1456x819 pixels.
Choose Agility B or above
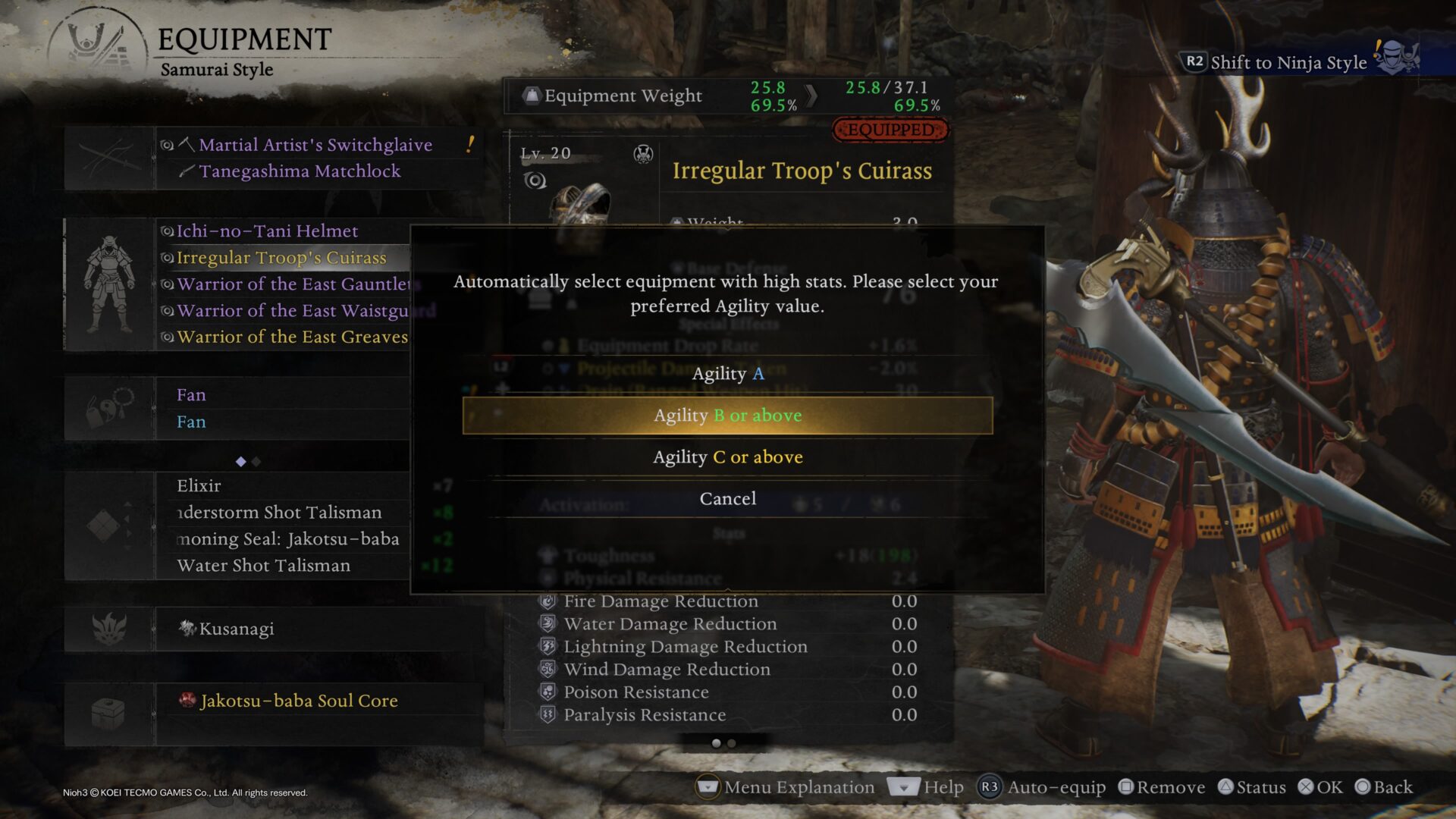click(x=727, y=416)
